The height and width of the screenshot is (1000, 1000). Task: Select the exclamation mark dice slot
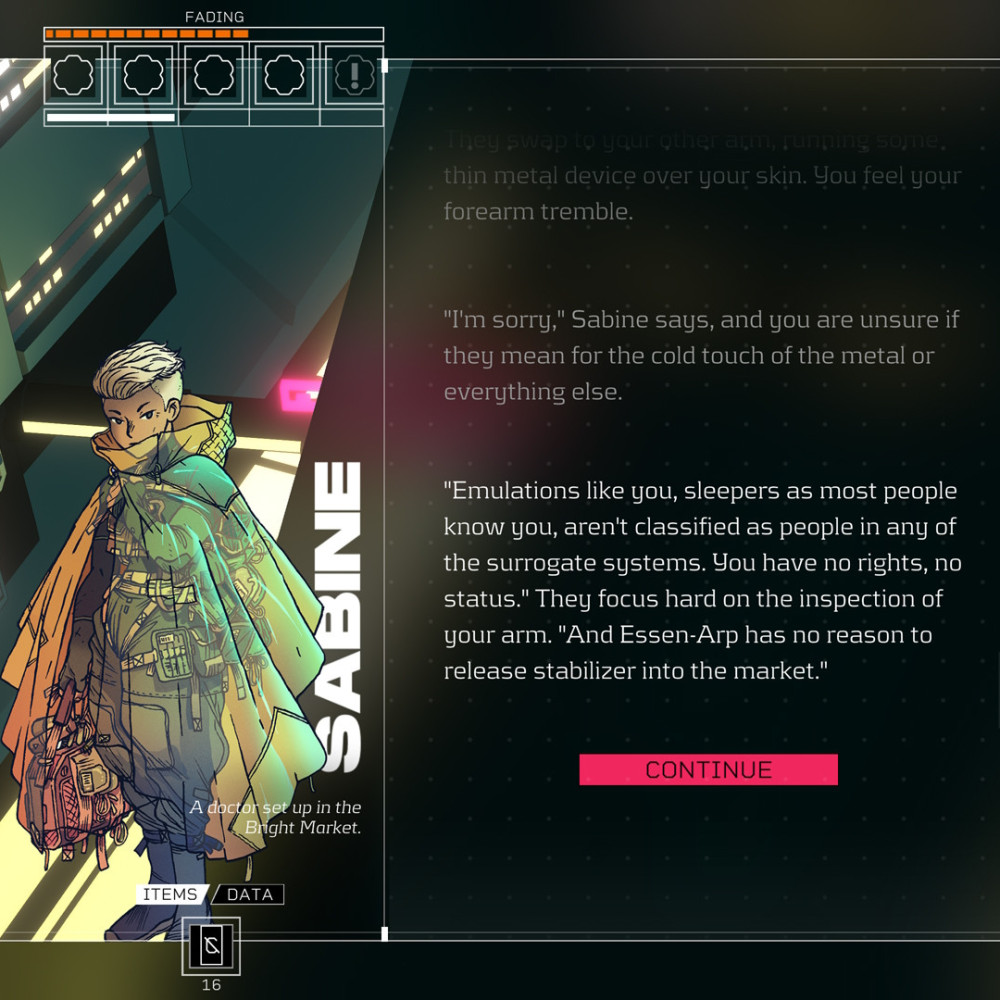coord(354,74)
